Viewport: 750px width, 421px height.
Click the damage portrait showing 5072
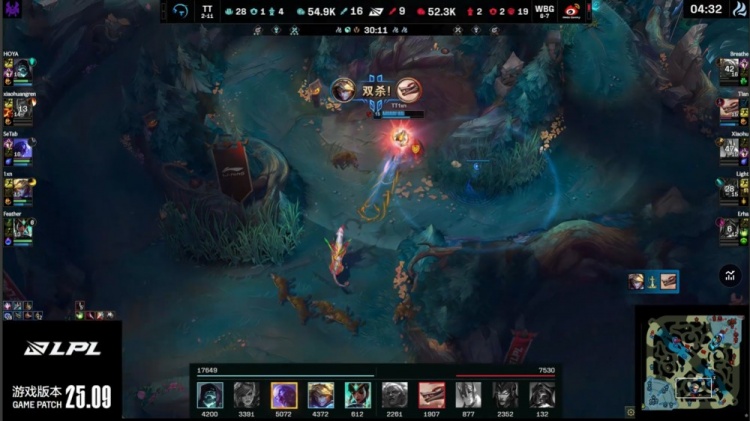pos(284,394)
